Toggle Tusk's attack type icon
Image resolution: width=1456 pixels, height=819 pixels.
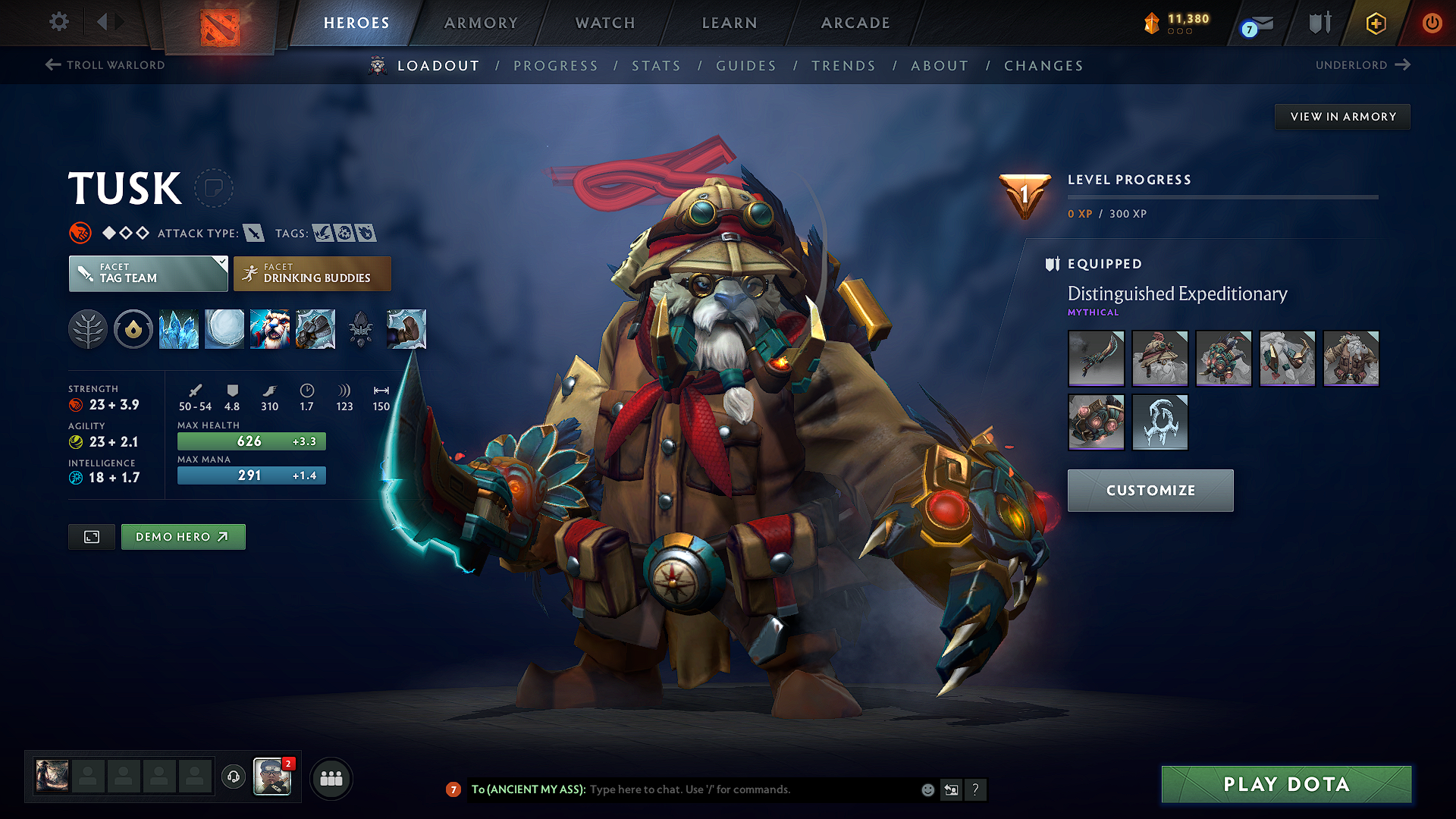pos(255,233)
